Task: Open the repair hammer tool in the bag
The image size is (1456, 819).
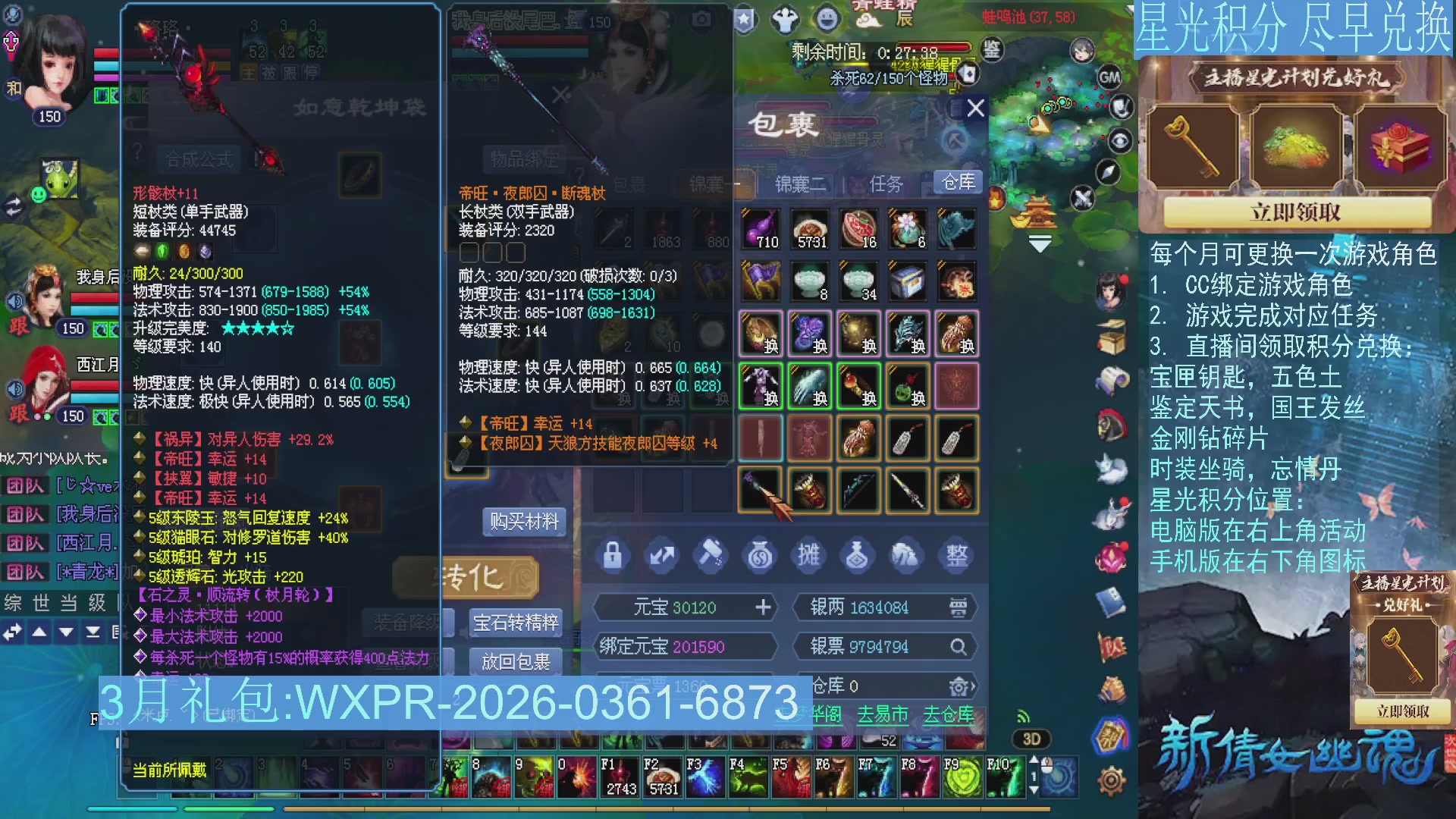Action: [711, 555]
